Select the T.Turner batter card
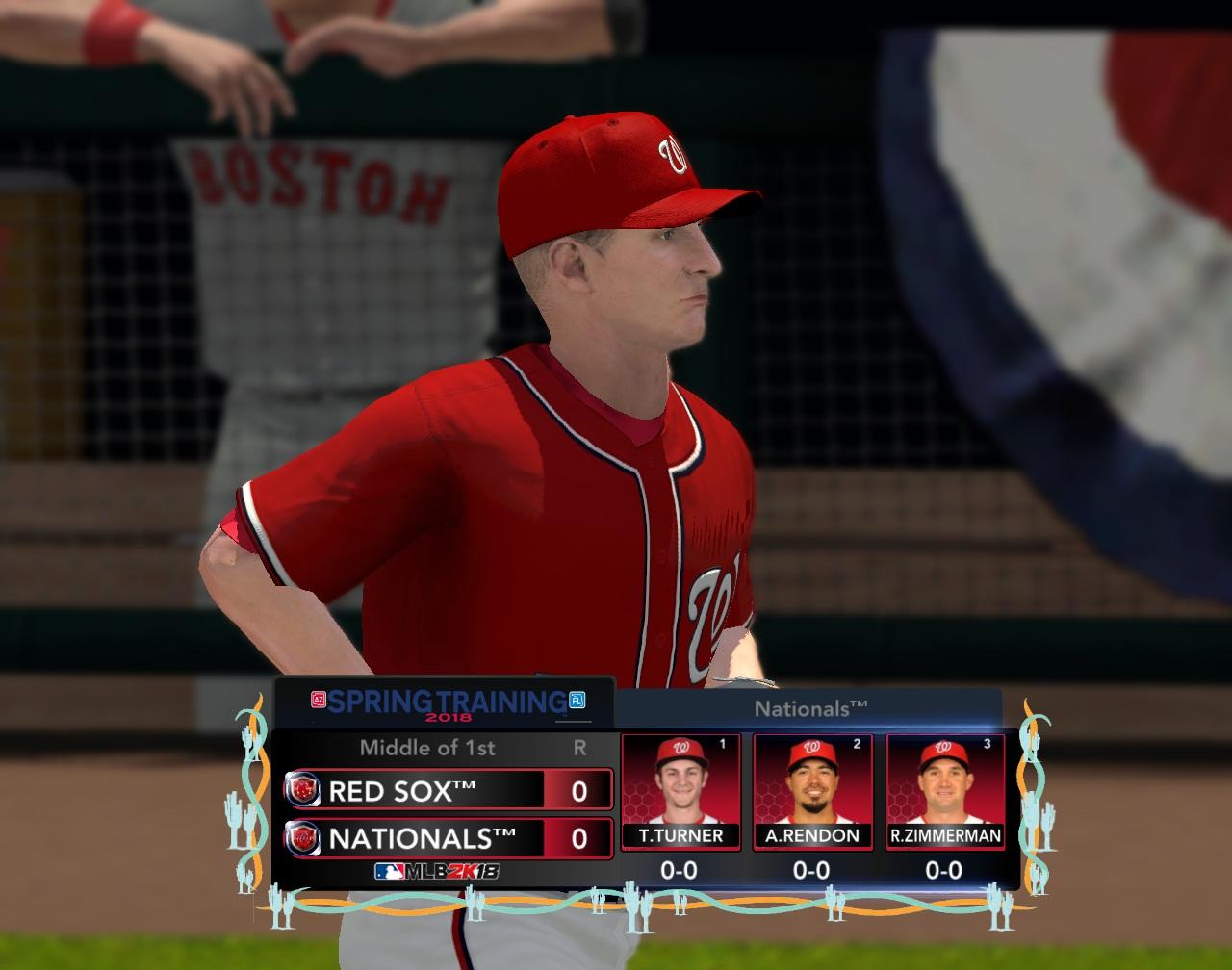The image size is (1232, 970). tap(680, 792)
